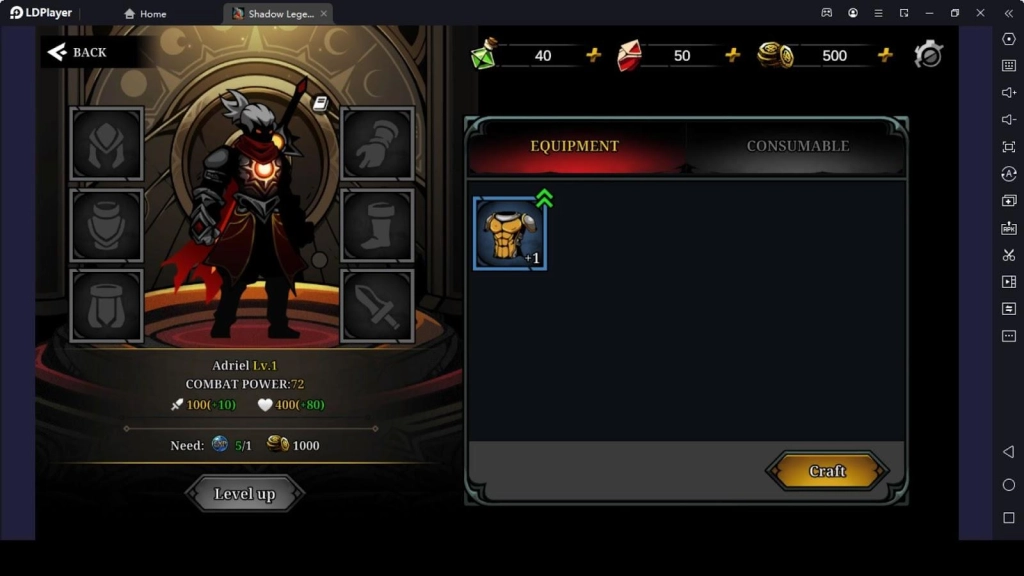Open the Craft menu
Image resolution: width=1024 pixels, height=576 pixels.
click(826, 471)
